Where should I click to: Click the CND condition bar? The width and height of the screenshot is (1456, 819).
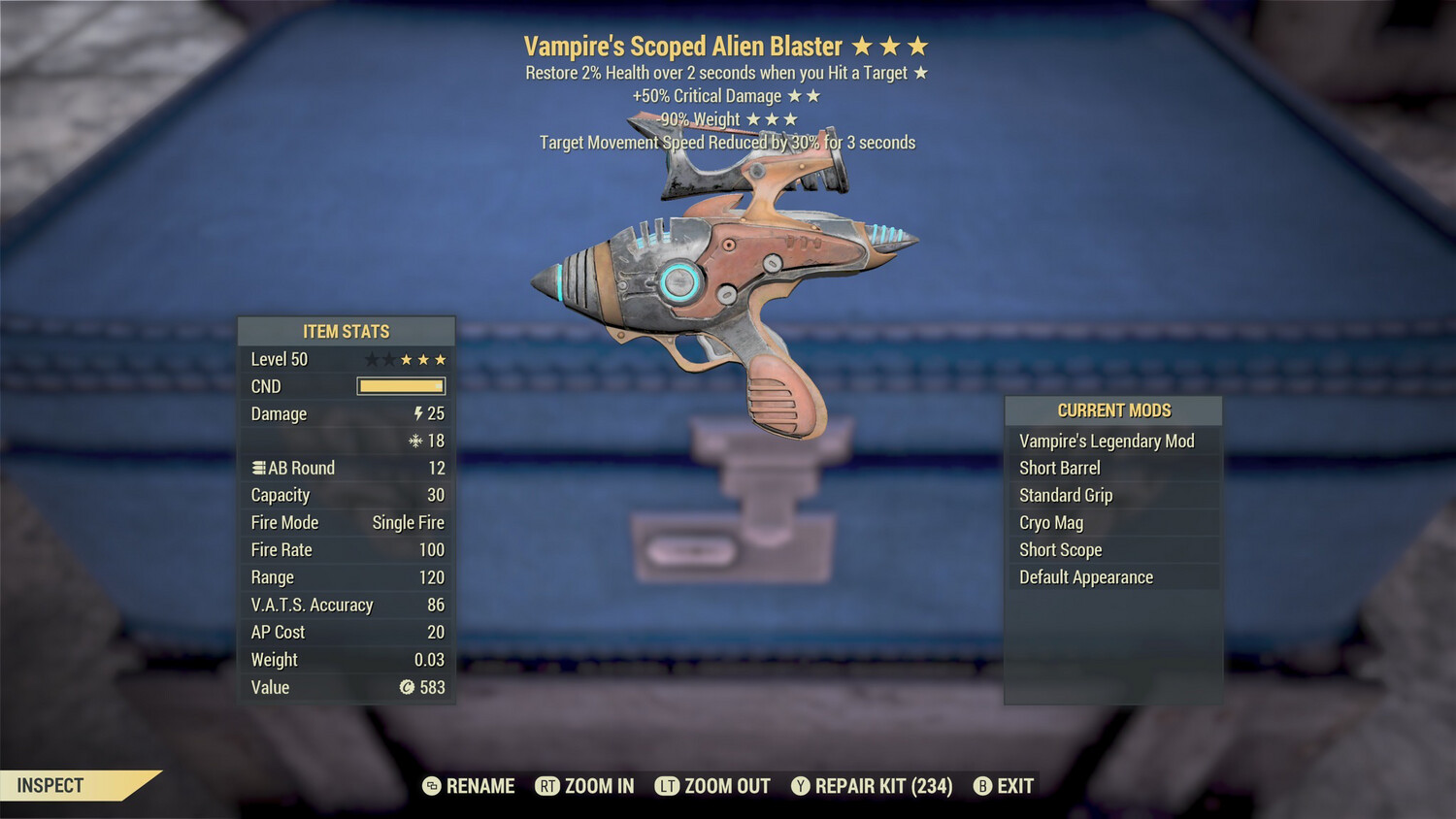click(x=401, y=385)
